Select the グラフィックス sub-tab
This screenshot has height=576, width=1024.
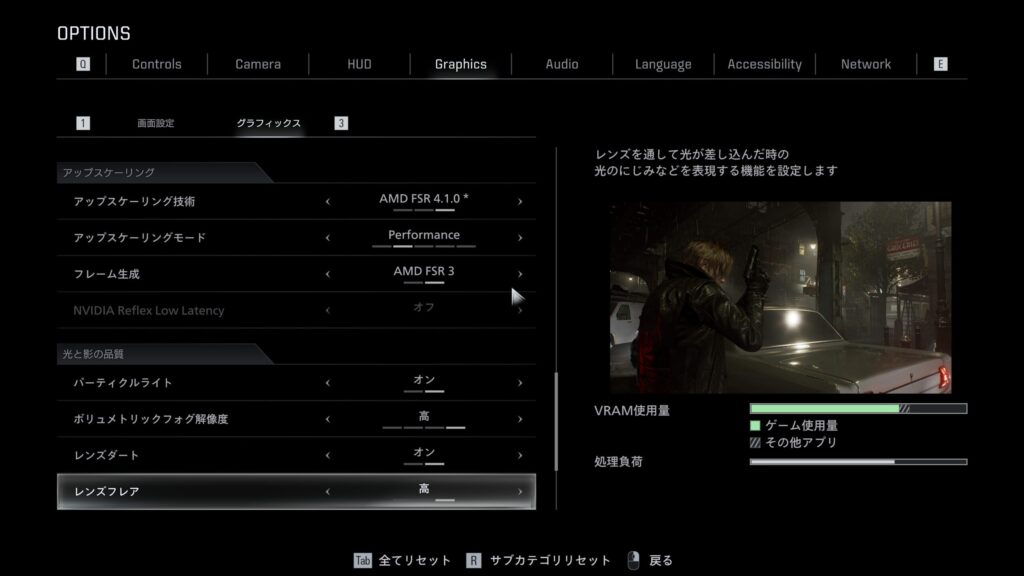268,123
